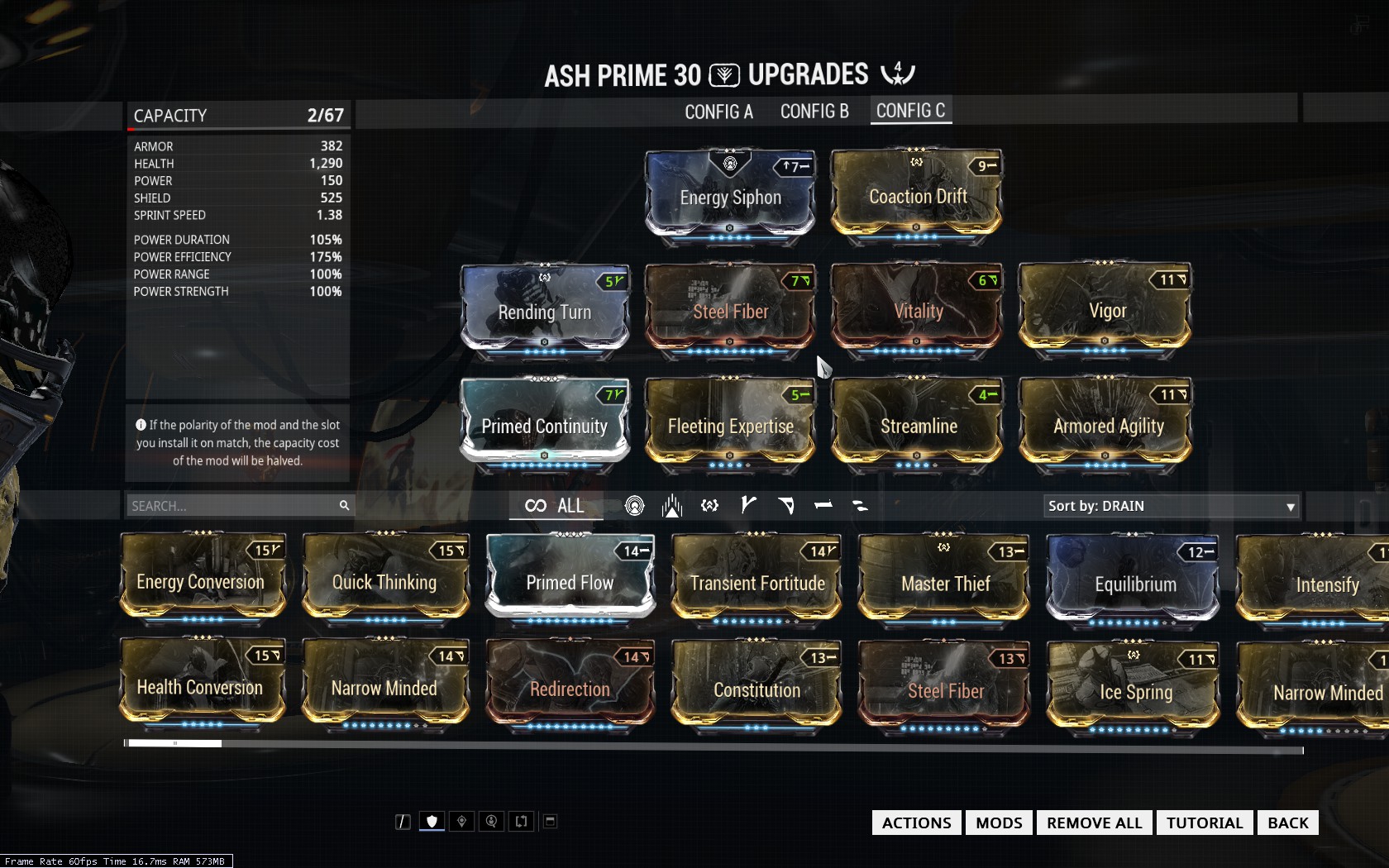Screen dimensions: 1389x868
Task: Select the equipped Armored Agility mod
Action: pos(1108,425)
